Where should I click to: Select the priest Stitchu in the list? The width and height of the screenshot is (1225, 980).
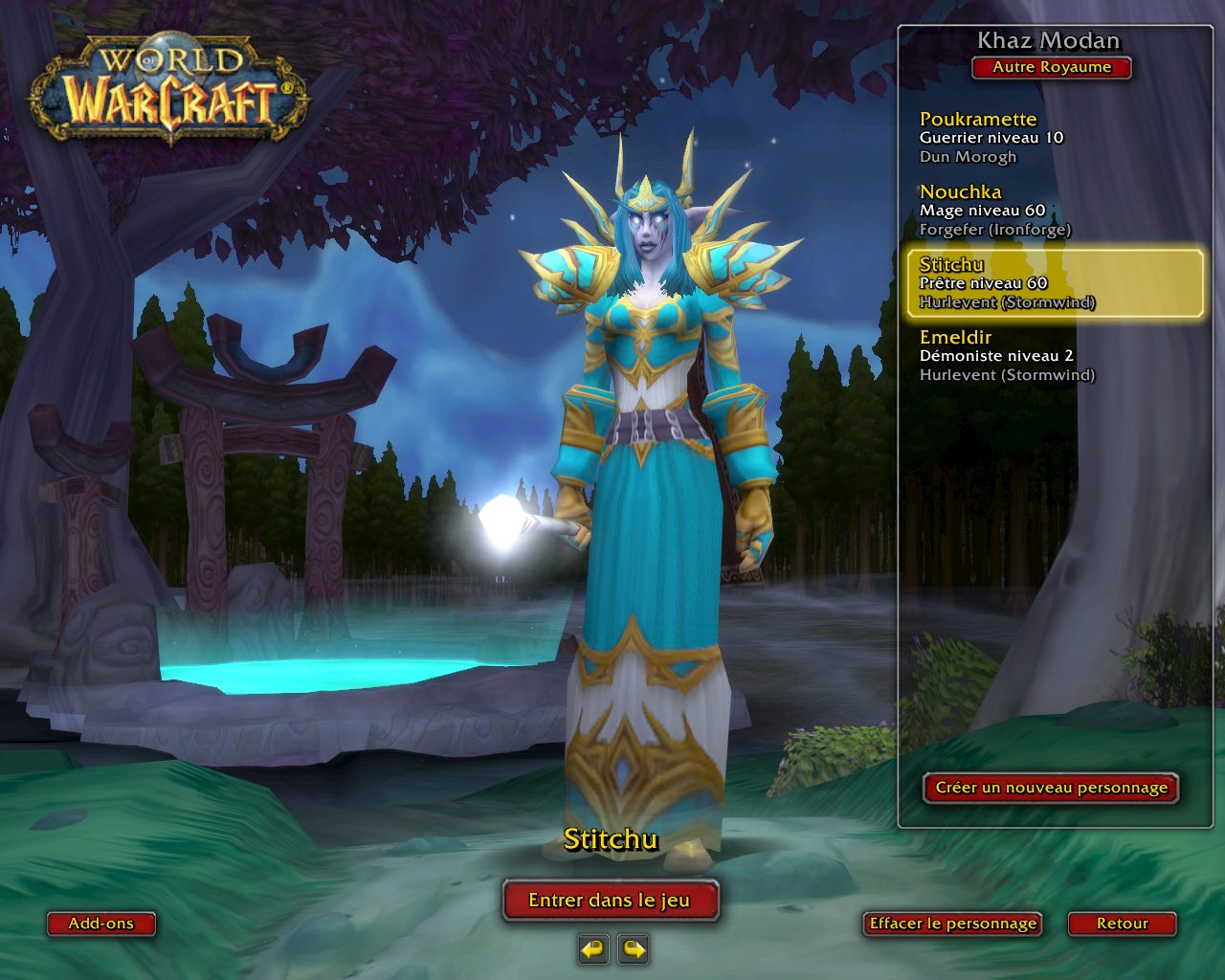coord(1053,283)
